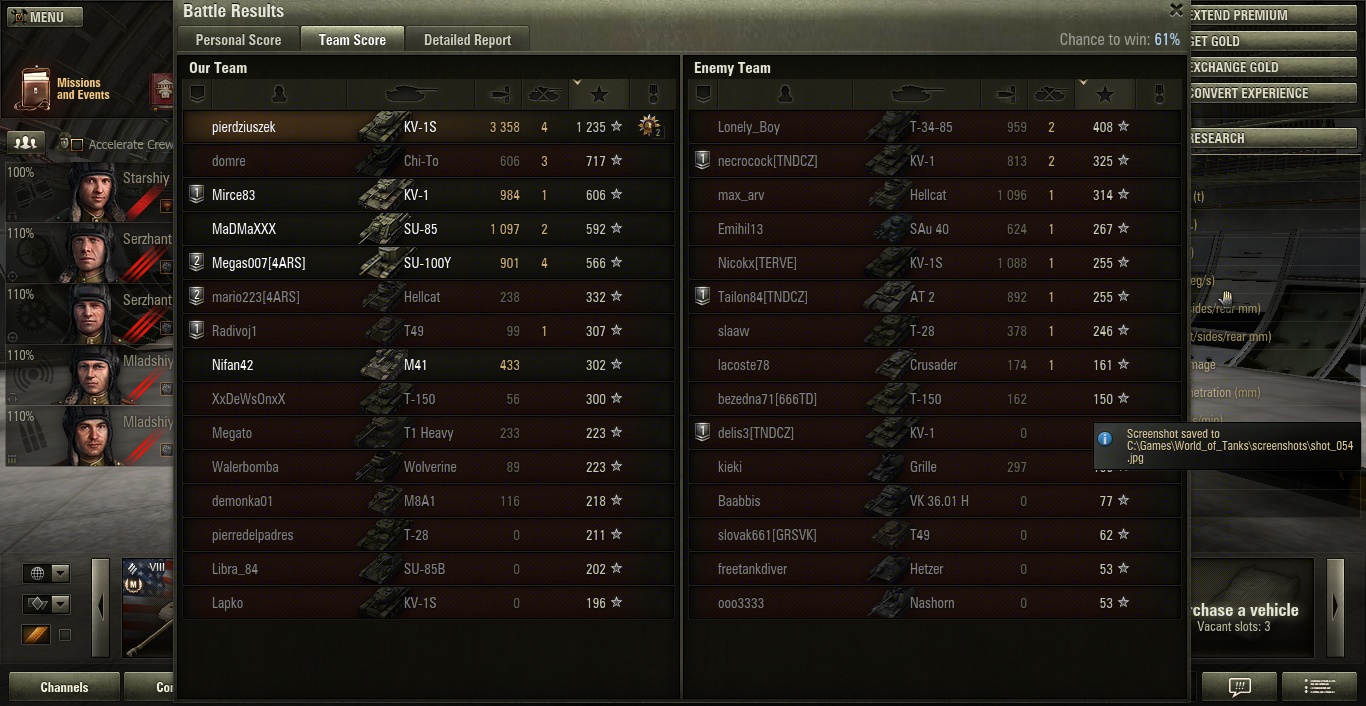Switch to the Personal Score tab

point(238,40)
